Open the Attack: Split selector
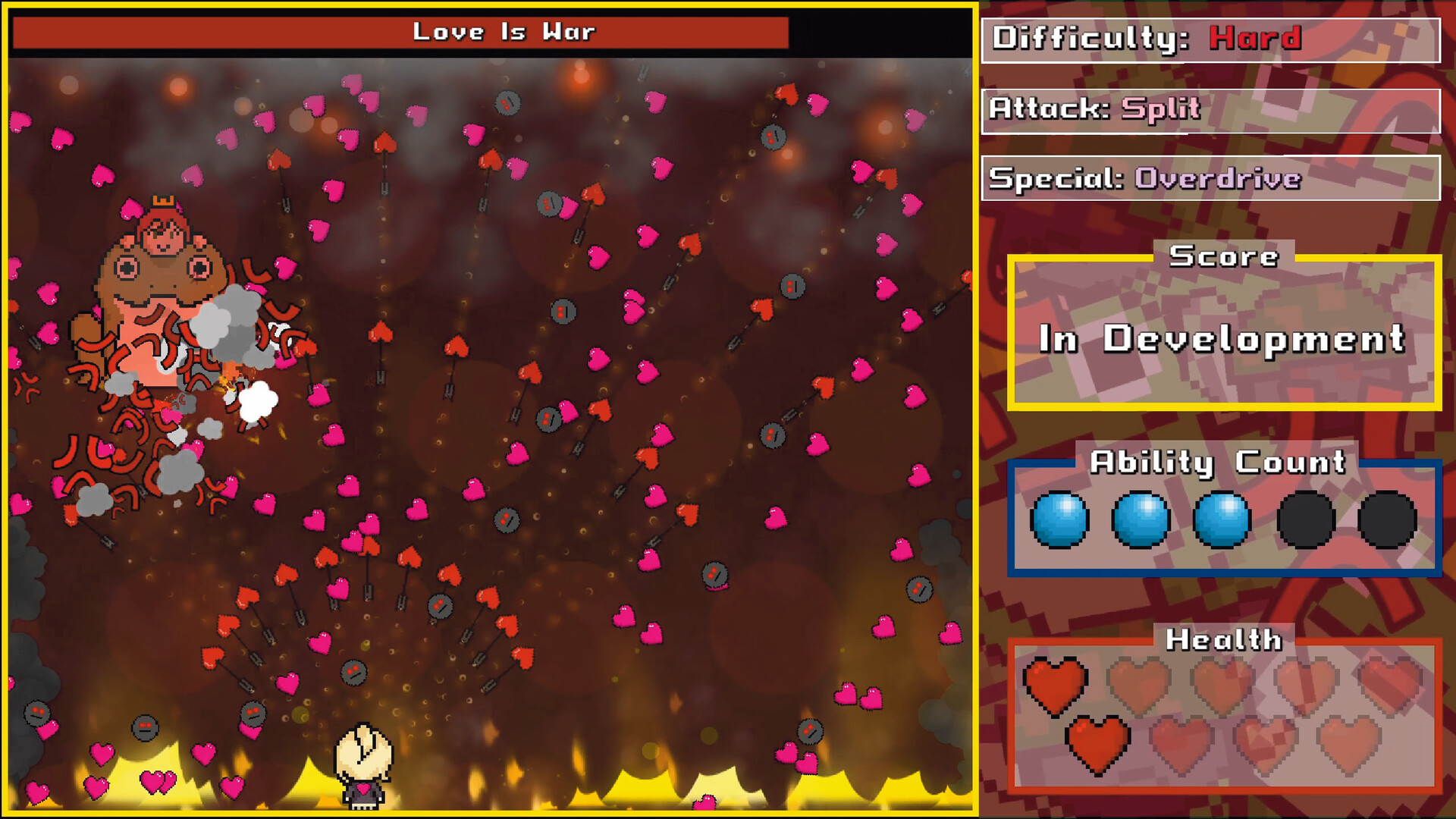1456x819 pixels. [1211, 109]
